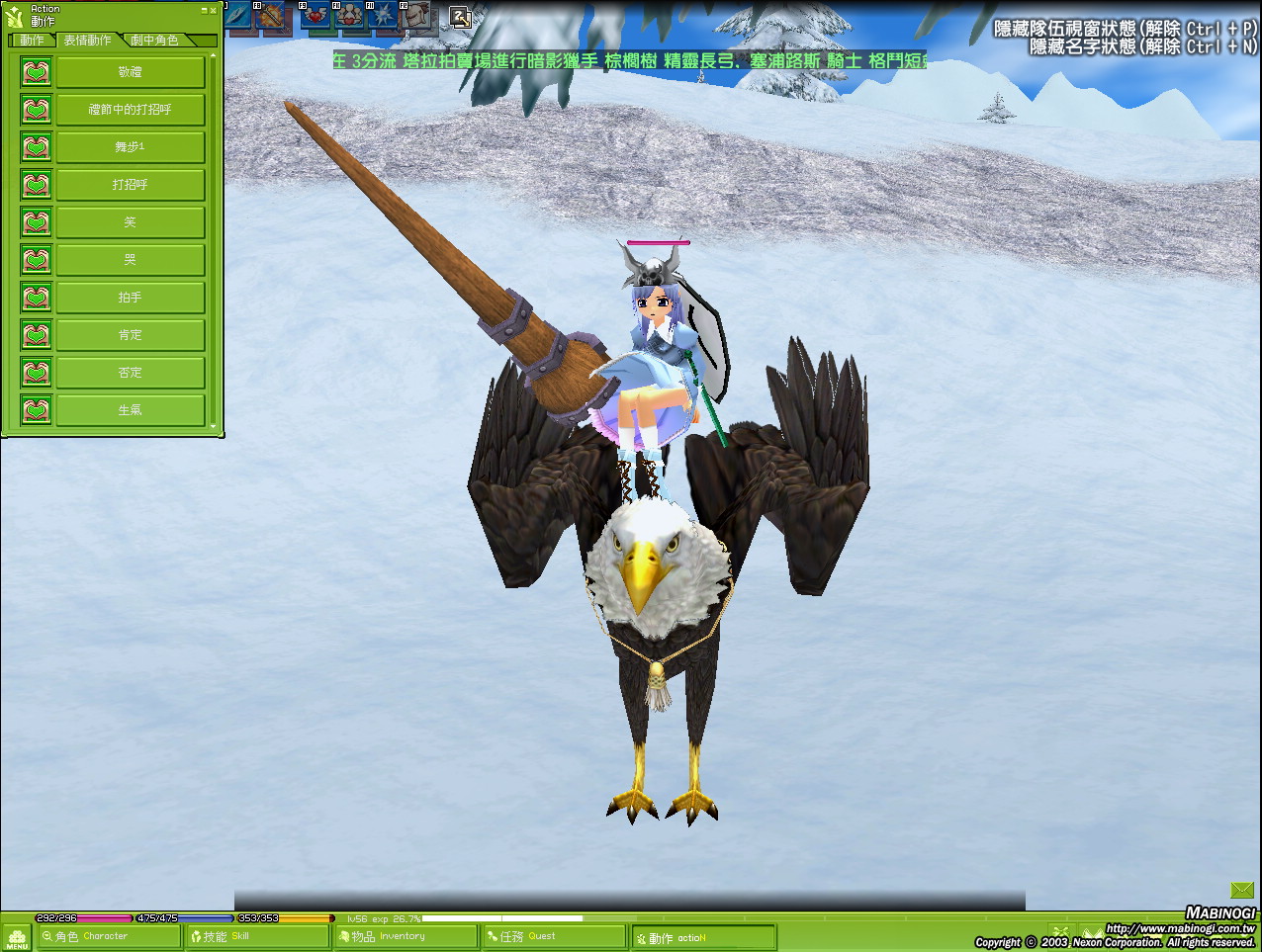1262x952 pixels.
Task: Choose the 肯定 affirm emote
Action: 130,335
